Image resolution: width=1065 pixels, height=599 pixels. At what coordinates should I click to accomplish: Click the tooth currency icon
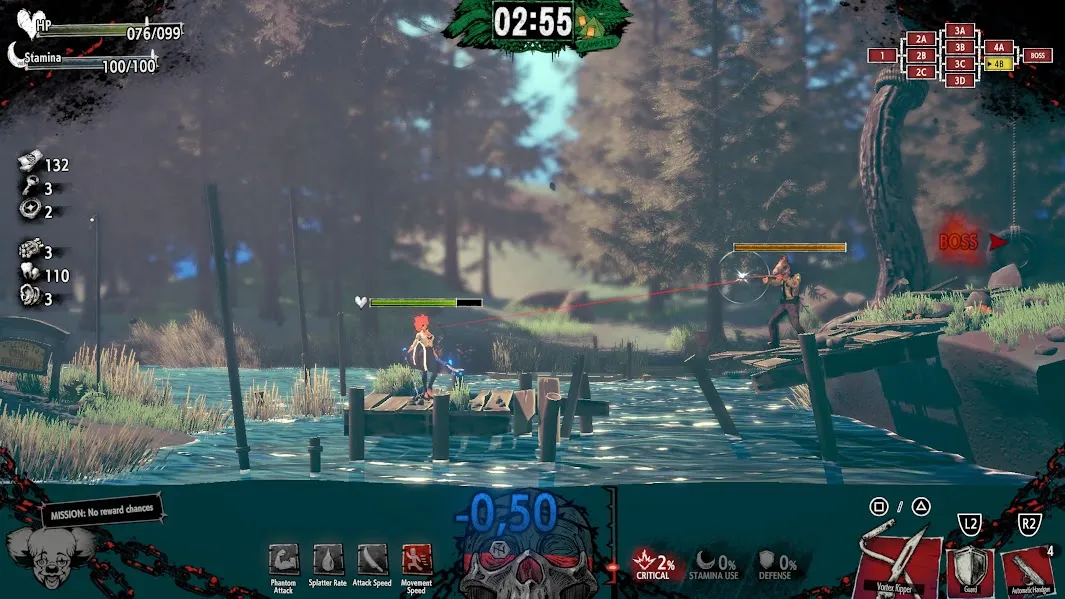coord(29,275)
